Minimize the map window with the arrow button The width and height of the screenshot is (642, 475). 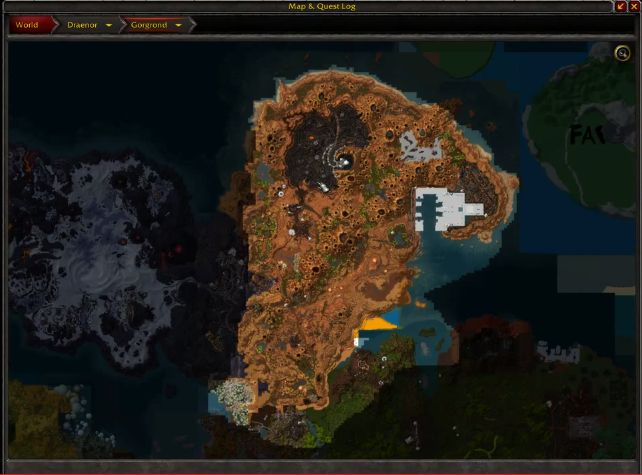tap(622, 6)
